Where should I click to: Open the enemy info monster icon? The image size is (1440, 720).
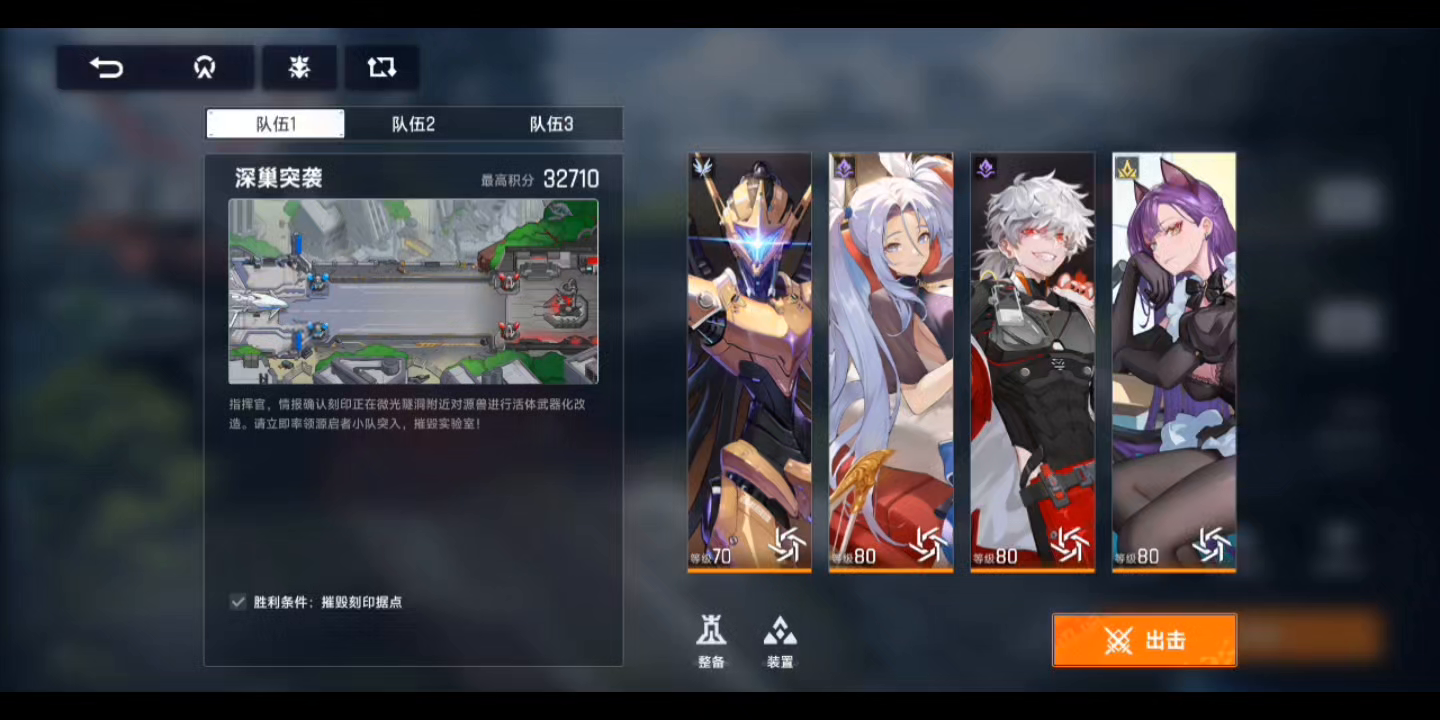[x=299, y=67]
